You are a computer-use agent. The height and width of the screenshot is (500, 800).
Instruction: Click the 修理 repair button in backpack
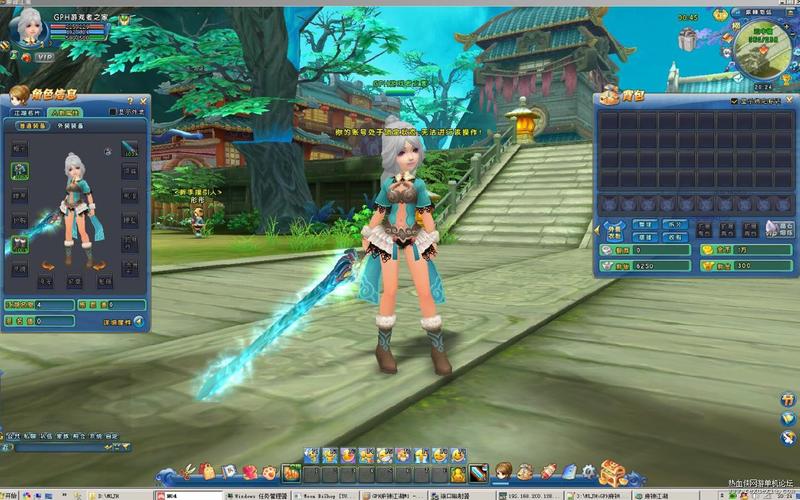pos(646,237)
